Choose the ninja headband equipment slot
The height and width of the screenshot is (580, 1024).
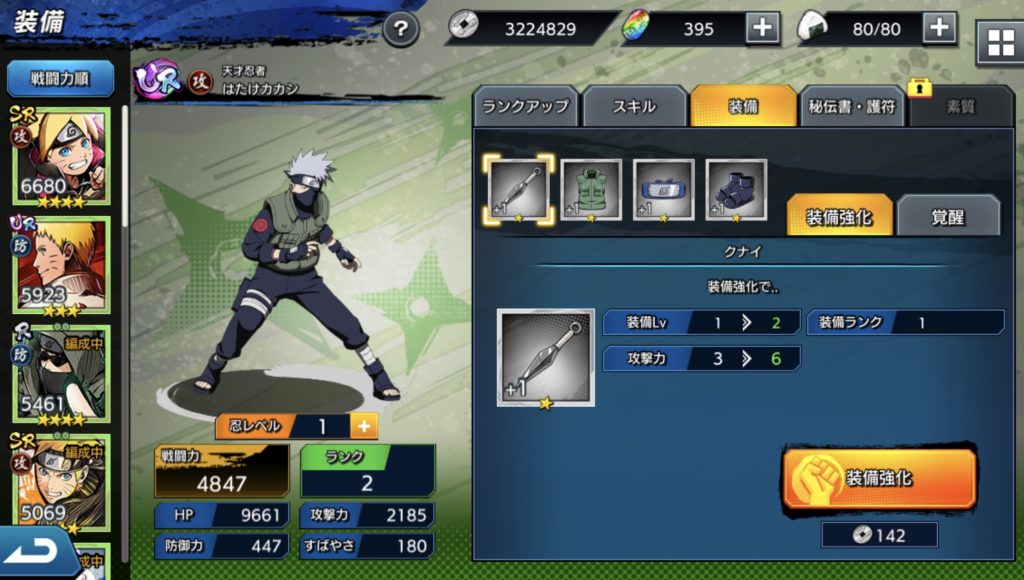pyautogui.click(x=664, y=190)
